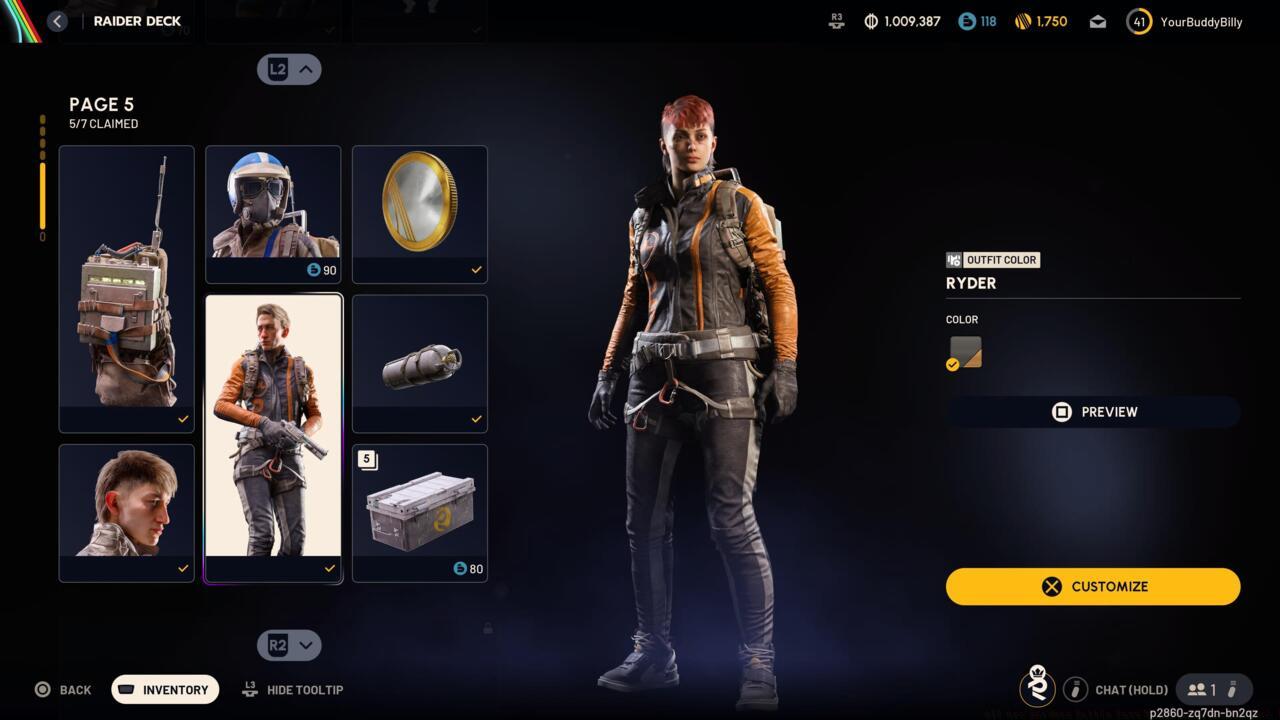Toggle Hide Tooltip at the bottom bar
The height and width of the screenshot is (720, 1280).
[292, 689]
